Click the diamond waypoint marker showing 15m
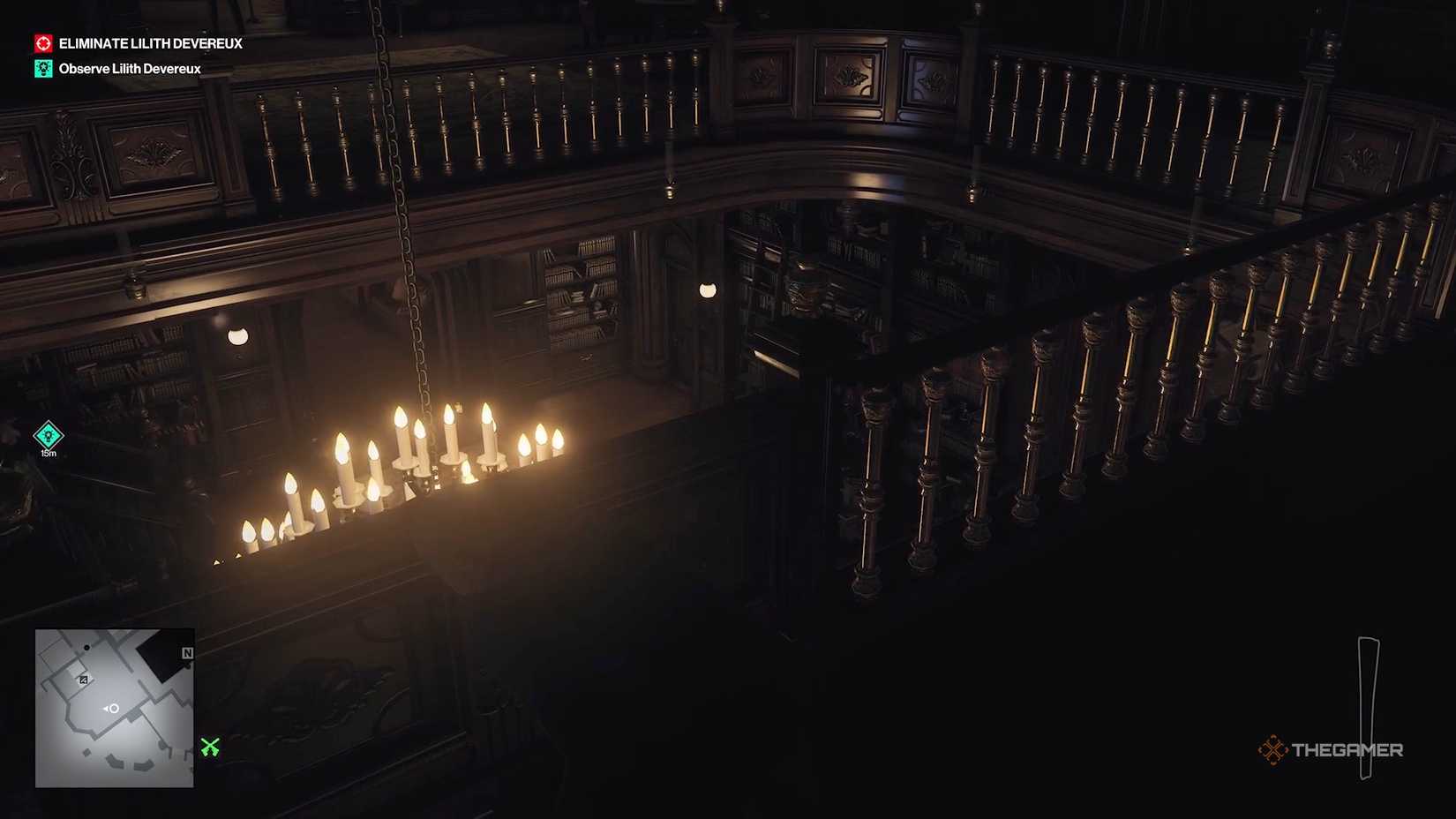 pos(47,436)
